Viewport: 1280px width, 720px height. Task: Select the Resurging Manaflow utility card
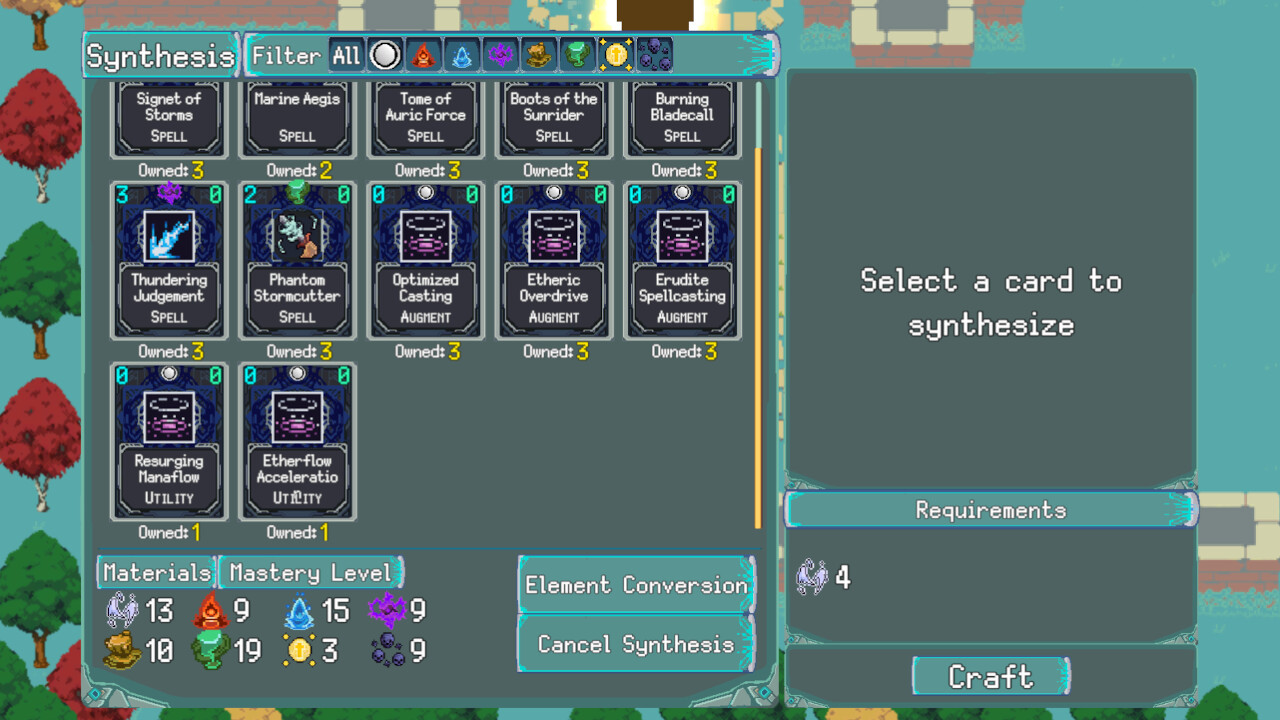tap(169, 441)
